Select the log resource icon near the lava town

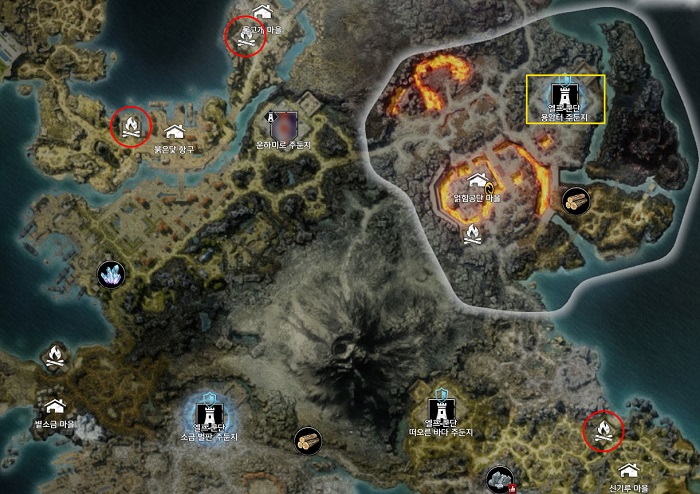575,200
